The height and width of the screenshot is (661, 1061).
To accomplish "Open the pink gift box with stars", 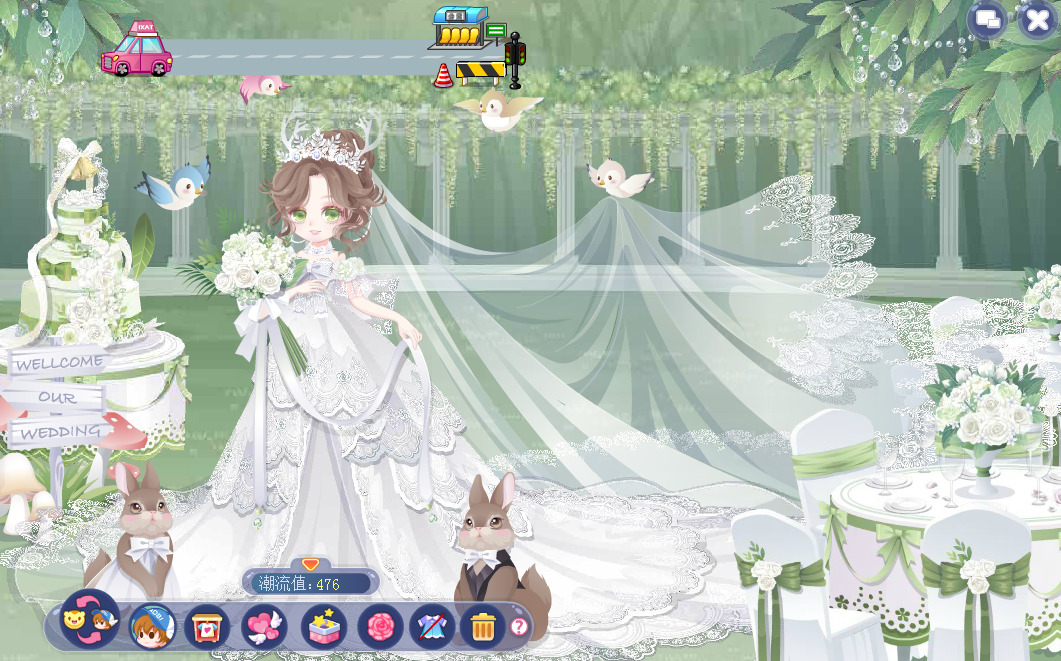I will click(x=324, y=627).
